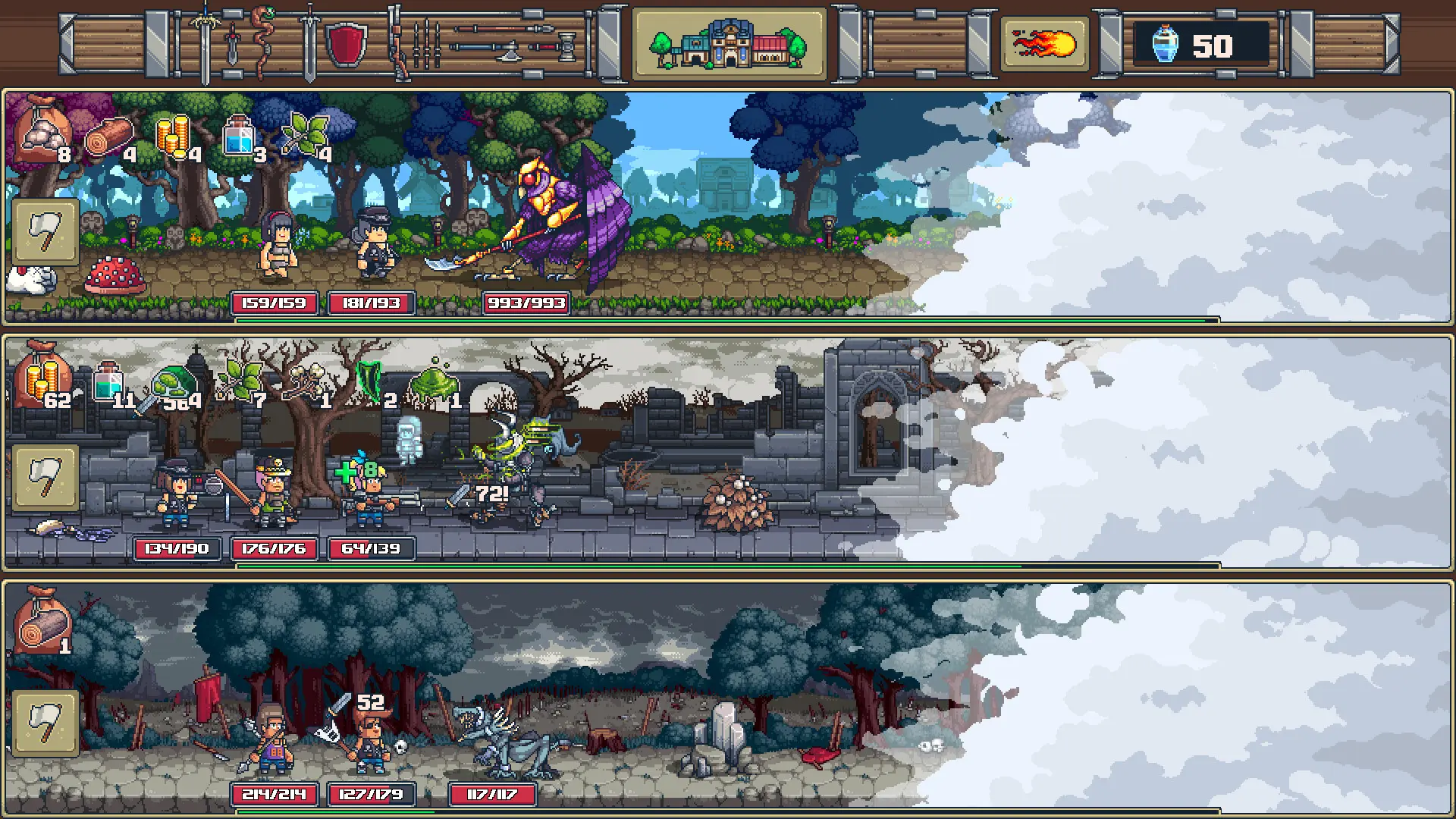This screenshot has width=1456, height=819.
Task: Open the town screen from the top bar
Action: click(730, 44)
